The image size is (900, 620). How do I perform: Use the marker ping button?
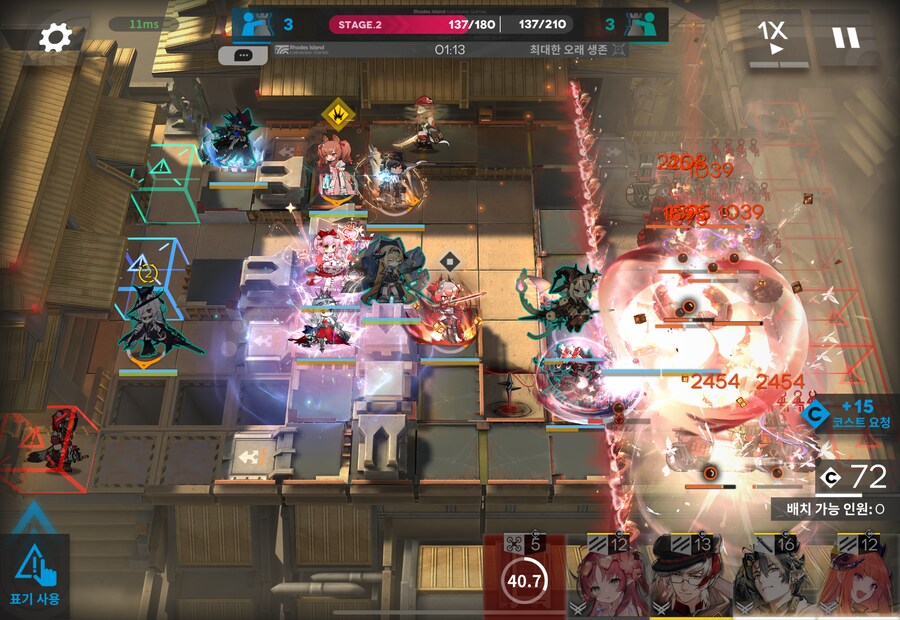(x=35, y=577)
